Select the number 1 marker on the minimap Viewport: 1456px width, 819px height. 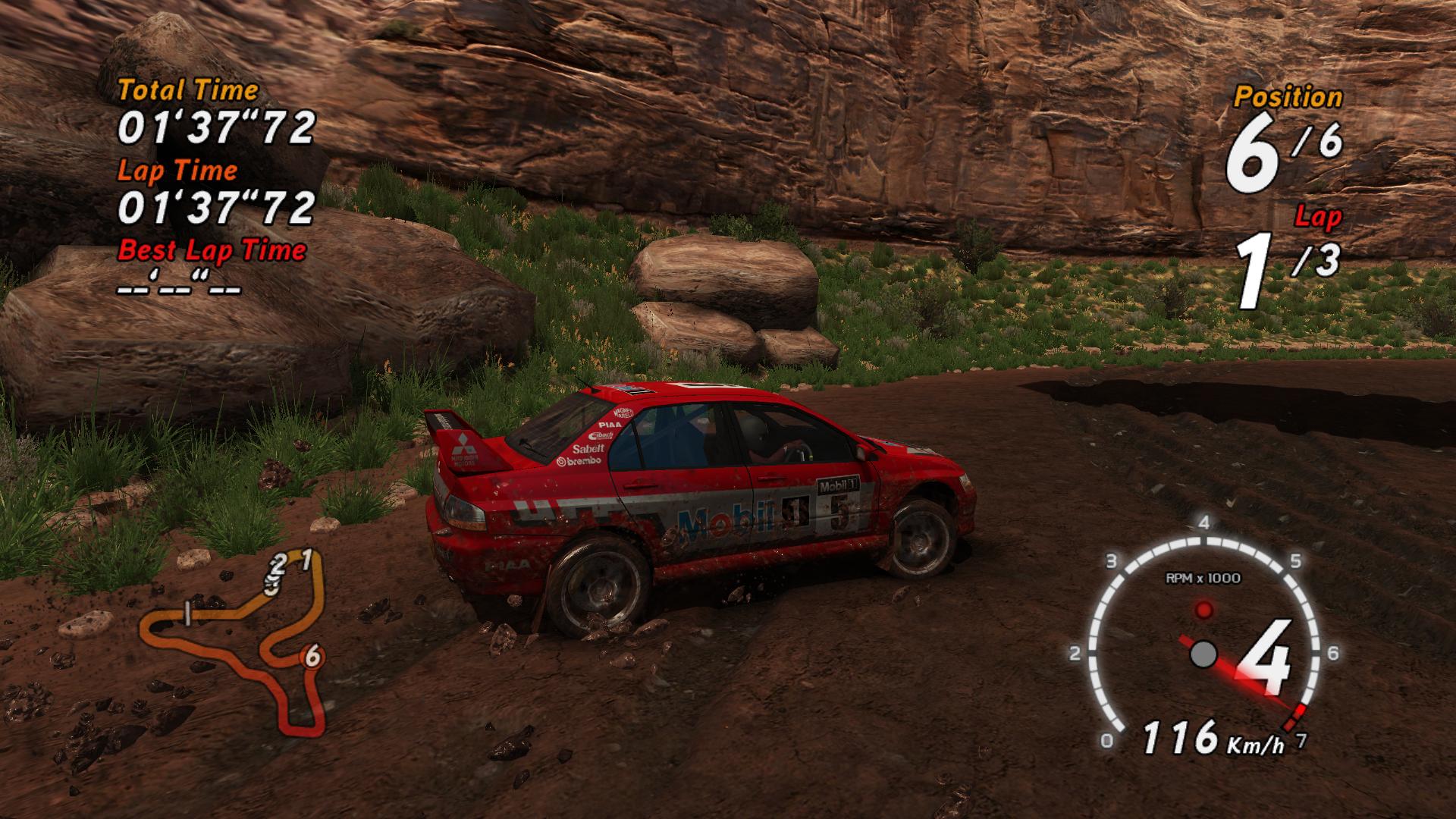click(x=306, y=560)
